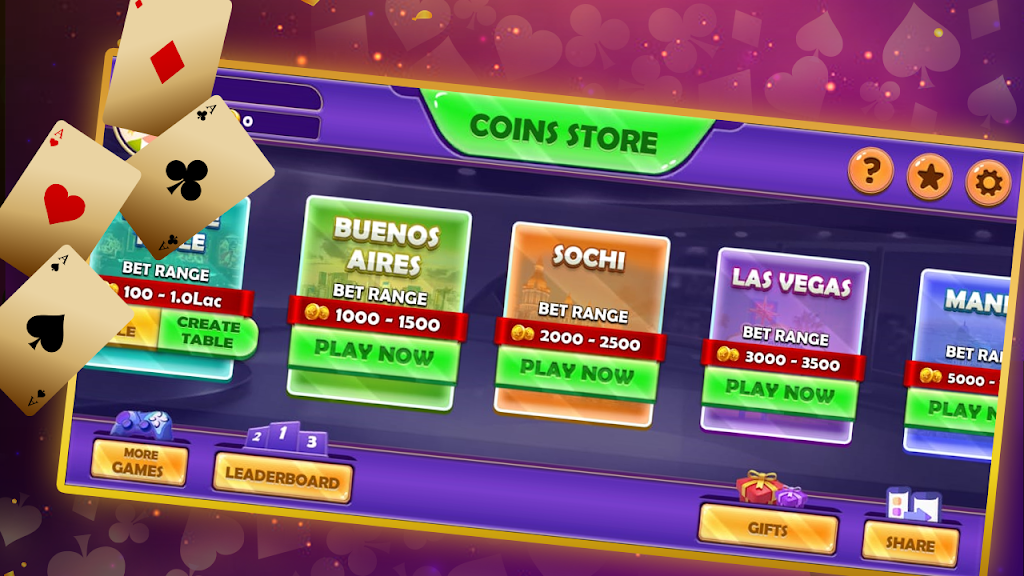This screenshot has height=576, width=1024.
Task: Show the Leaderboard
Action: pyautogui.click(x=282, y=478)
